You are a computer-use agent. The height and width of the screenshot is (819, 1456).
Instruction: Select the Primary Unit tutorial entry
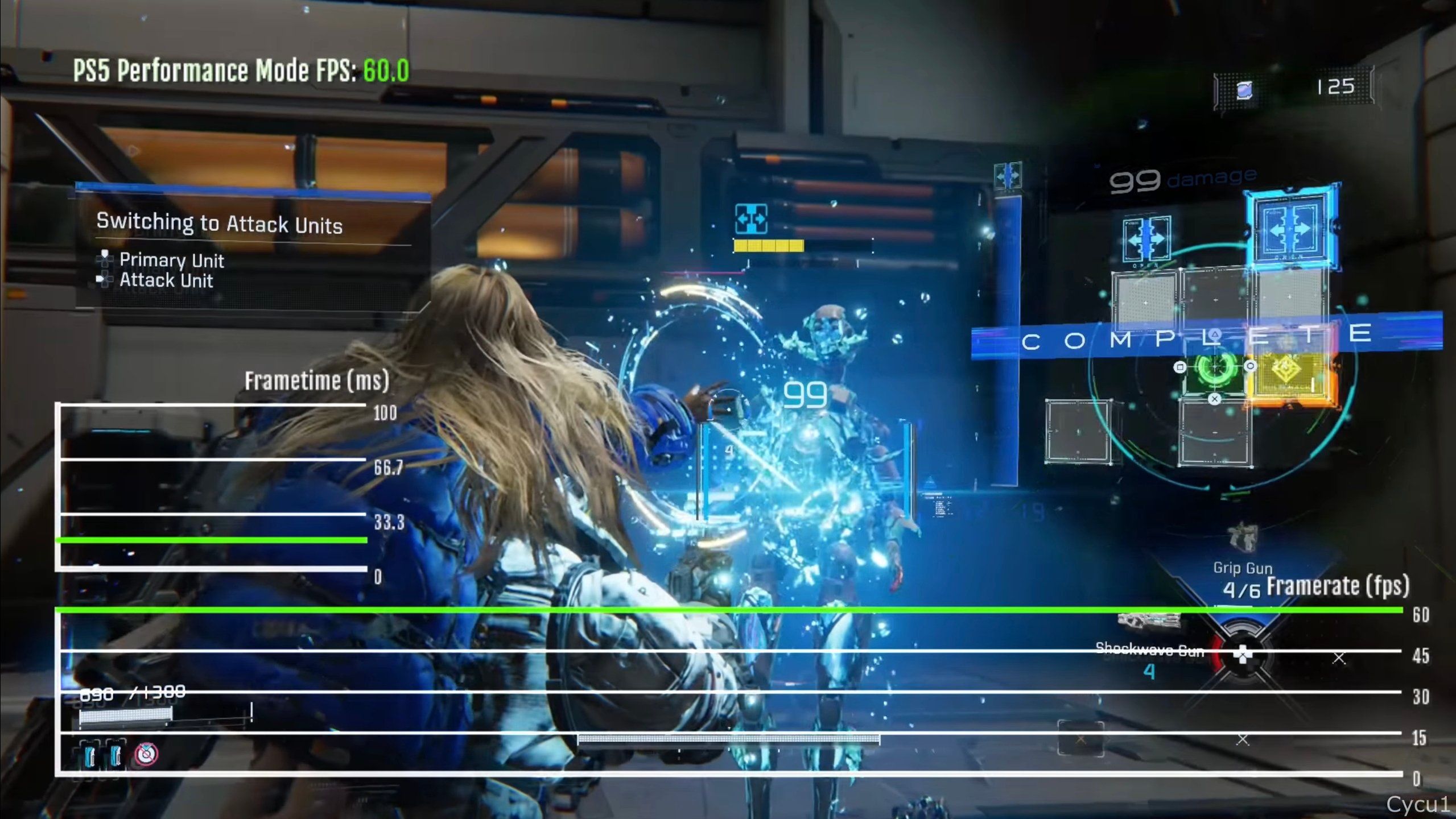[171, 260]
